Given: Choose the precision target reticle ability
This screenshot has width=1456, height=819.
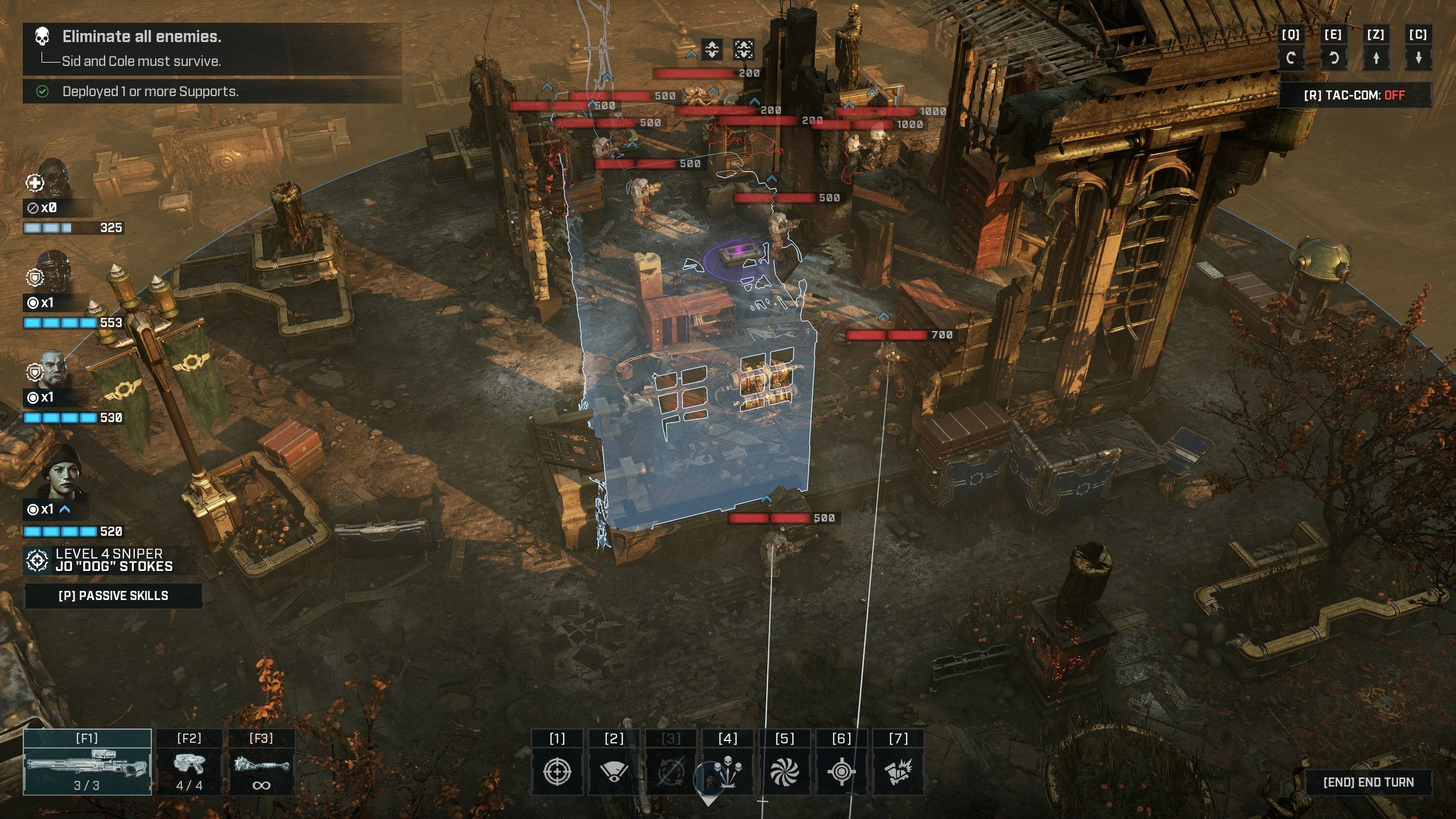Looking at the screenshot, I should (x=842, y=771).
